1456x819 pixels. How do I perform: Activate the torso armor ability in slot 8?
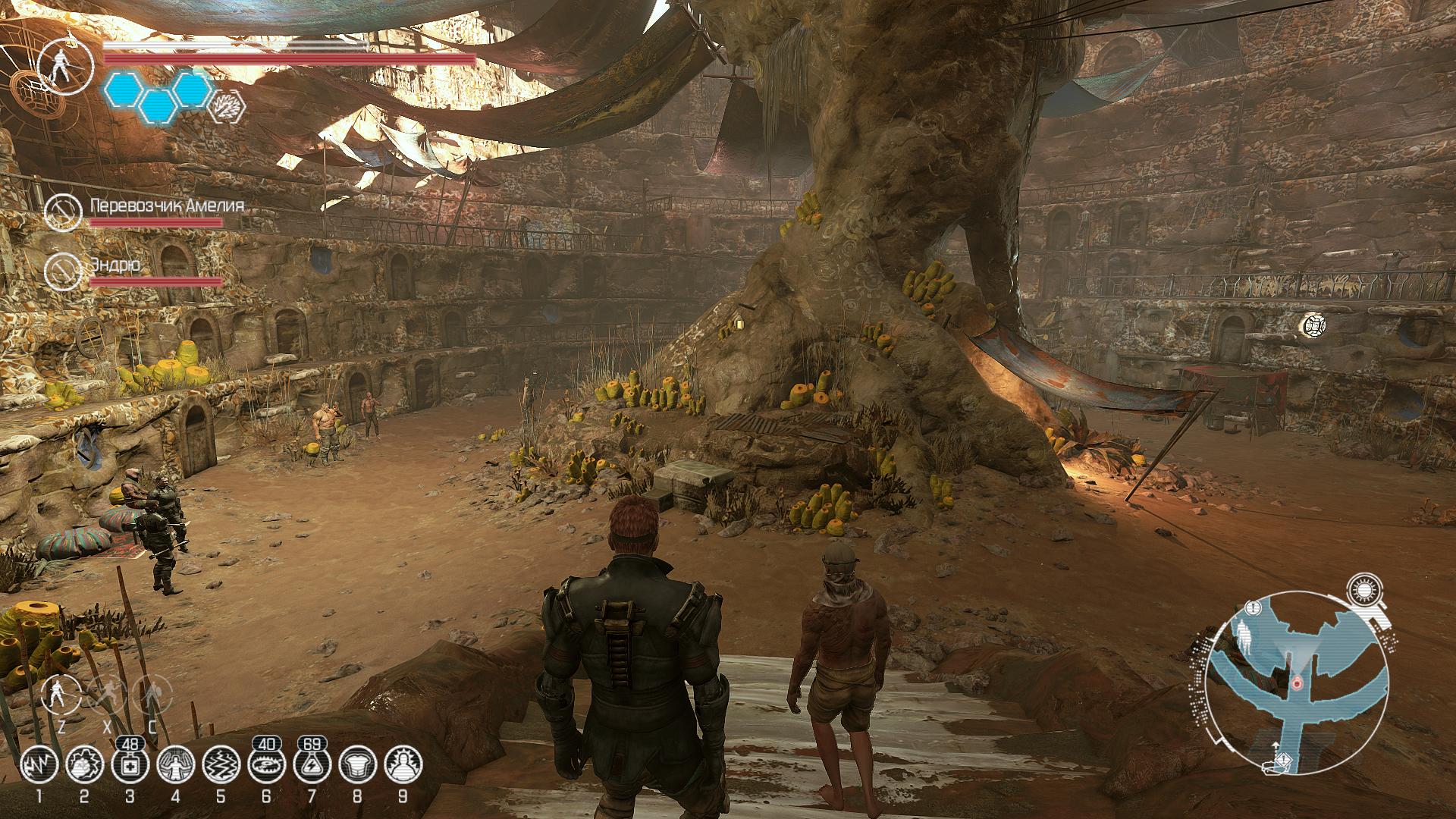pyautogui.click(x=357, y=764)
